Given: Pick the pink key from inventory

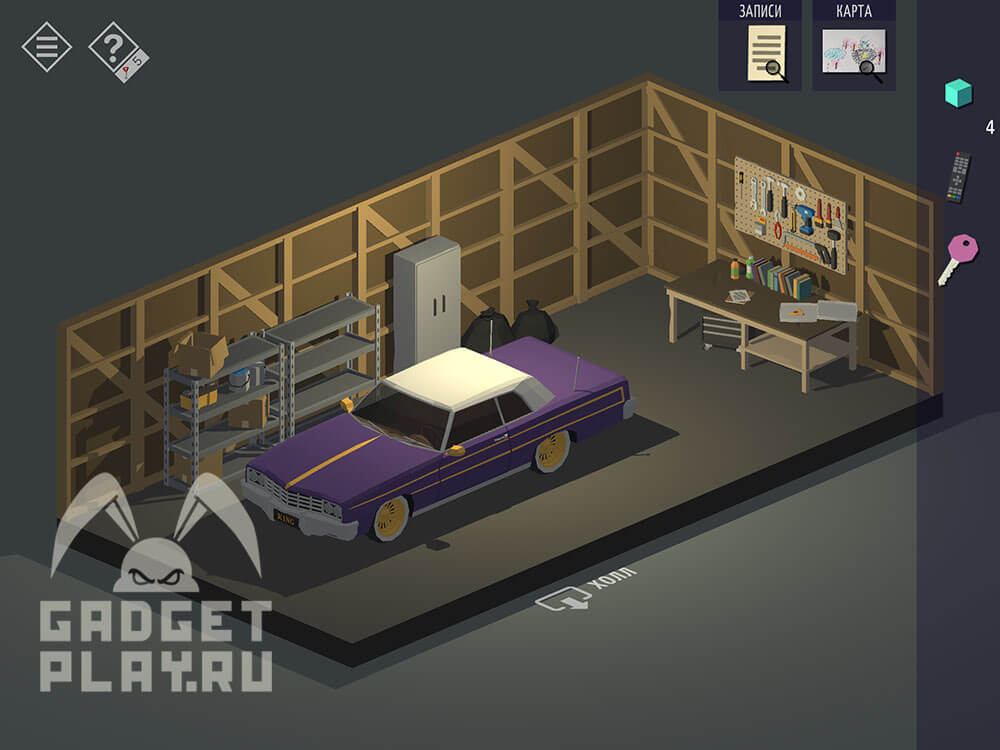Looking at the screenshot, I should (x=958, y=256).
